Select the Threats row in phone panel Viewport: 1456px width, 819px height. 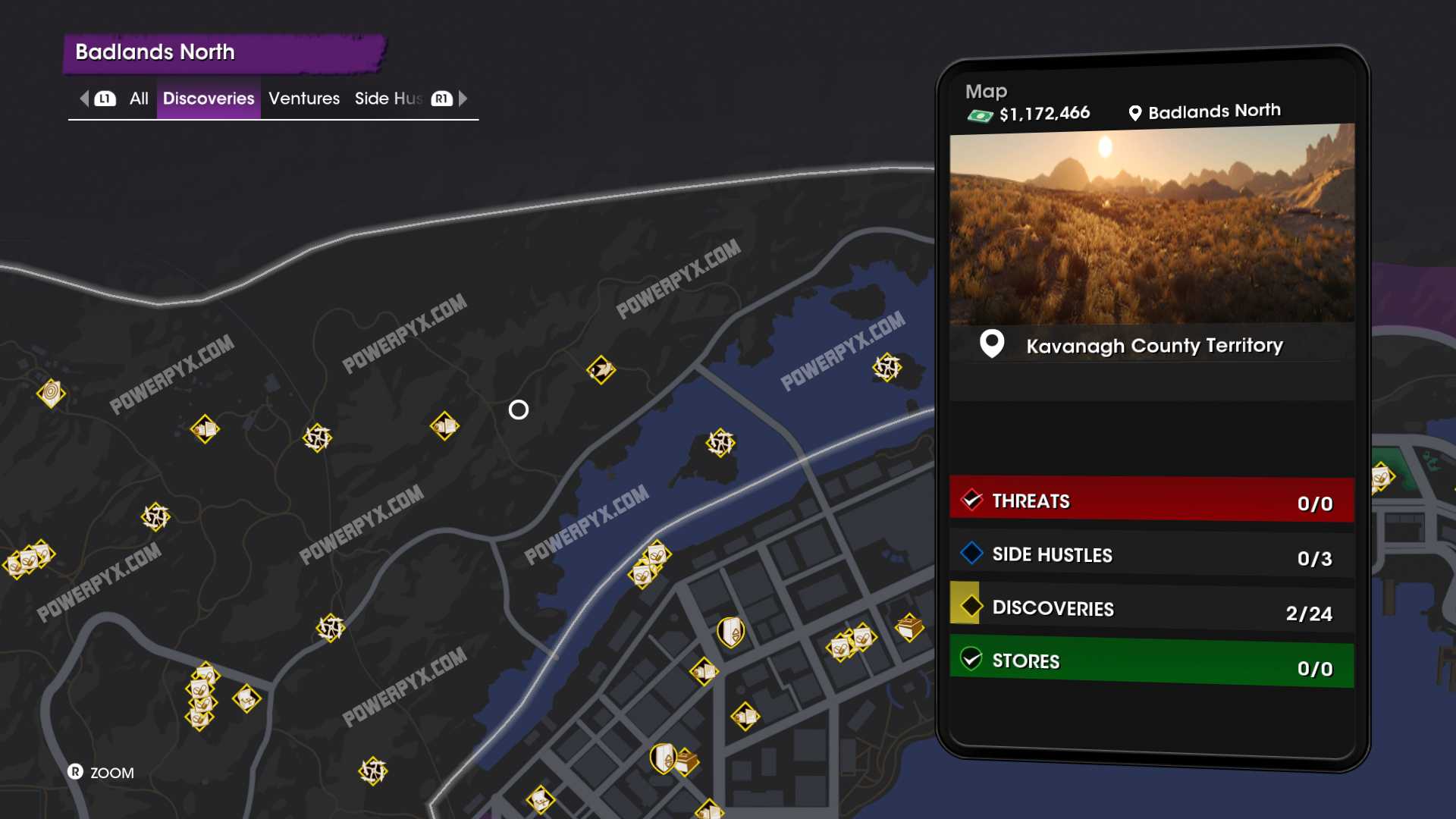(1151, 500)
